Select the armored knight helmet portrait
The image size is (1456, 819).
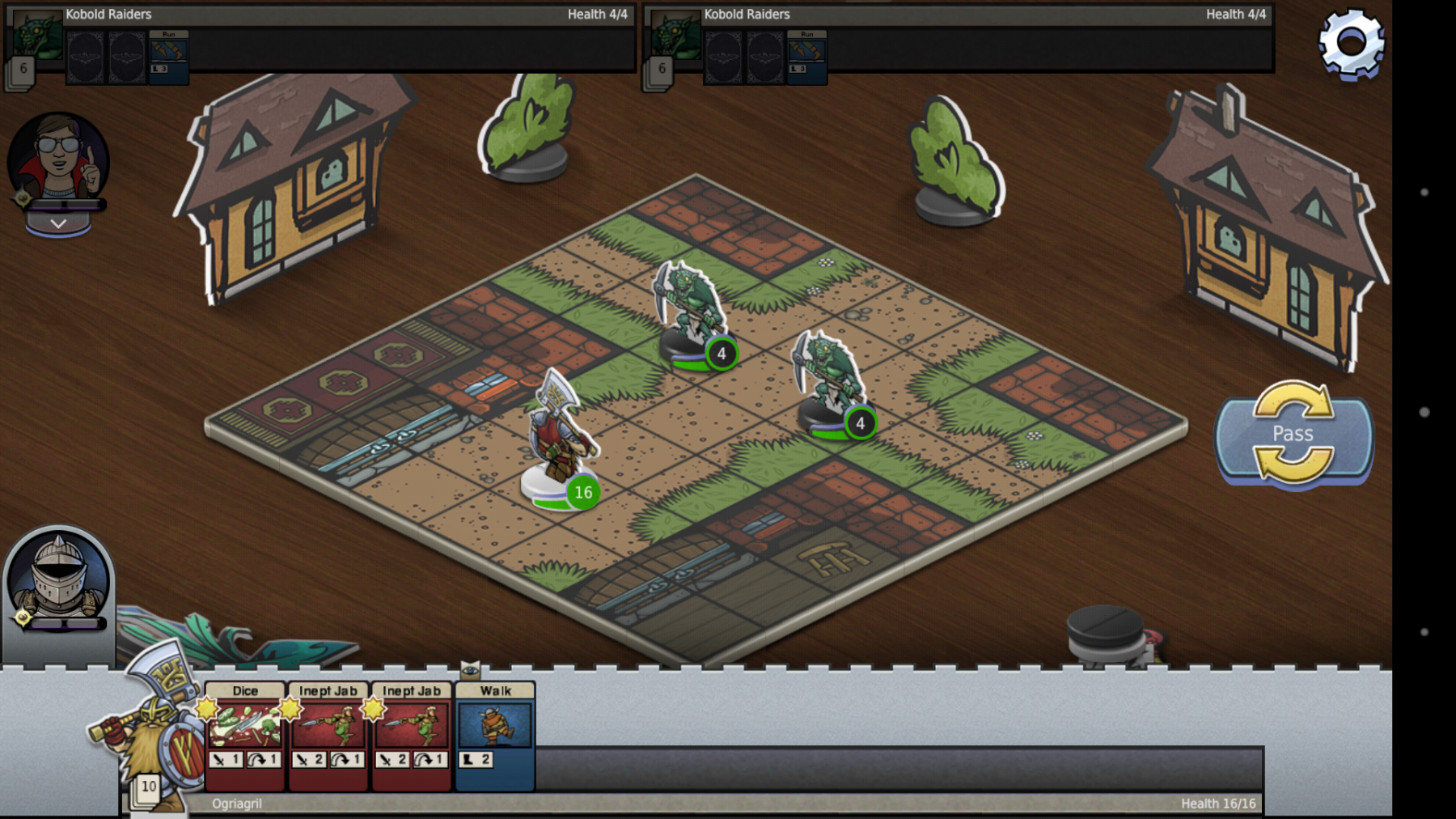pos(58,578)
